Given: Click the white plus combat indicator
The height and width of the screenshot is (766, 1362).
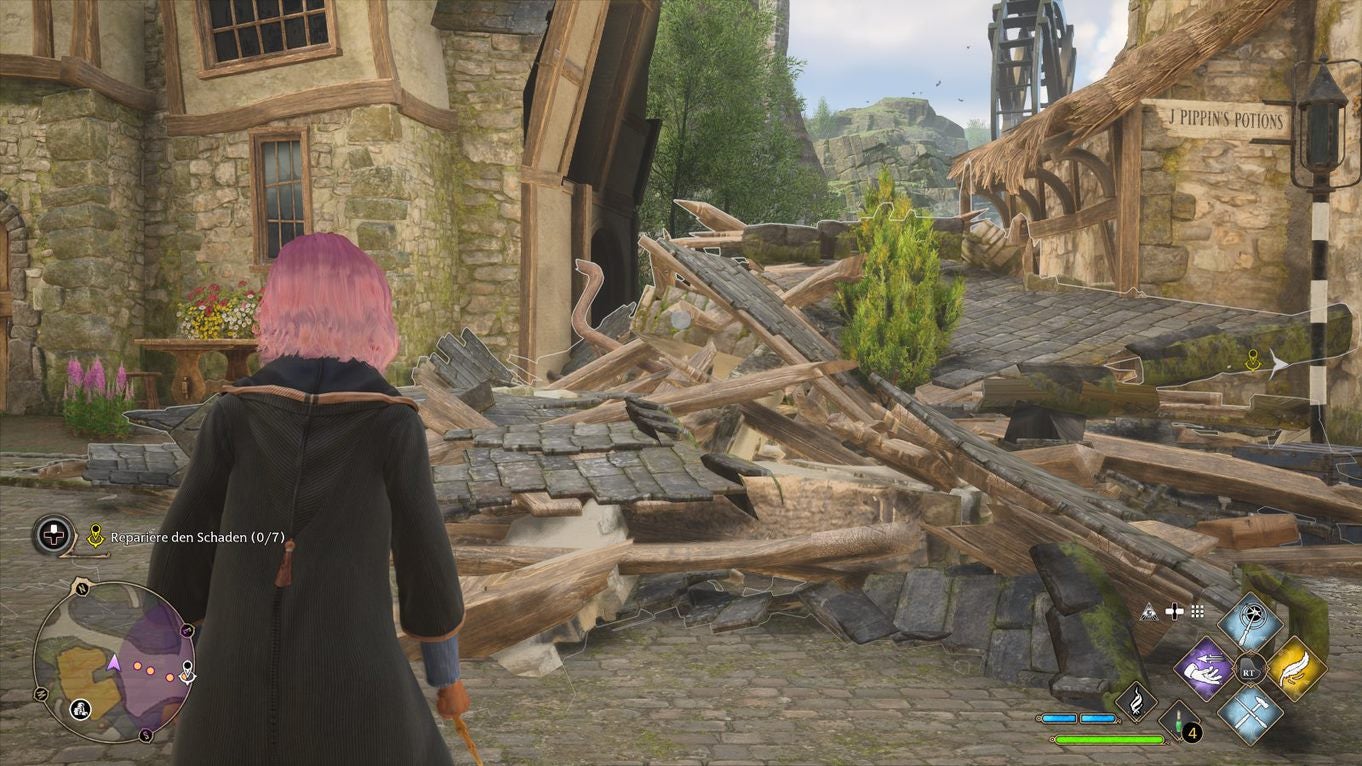Looking at the screenshot, I should tap(1175, 612).
